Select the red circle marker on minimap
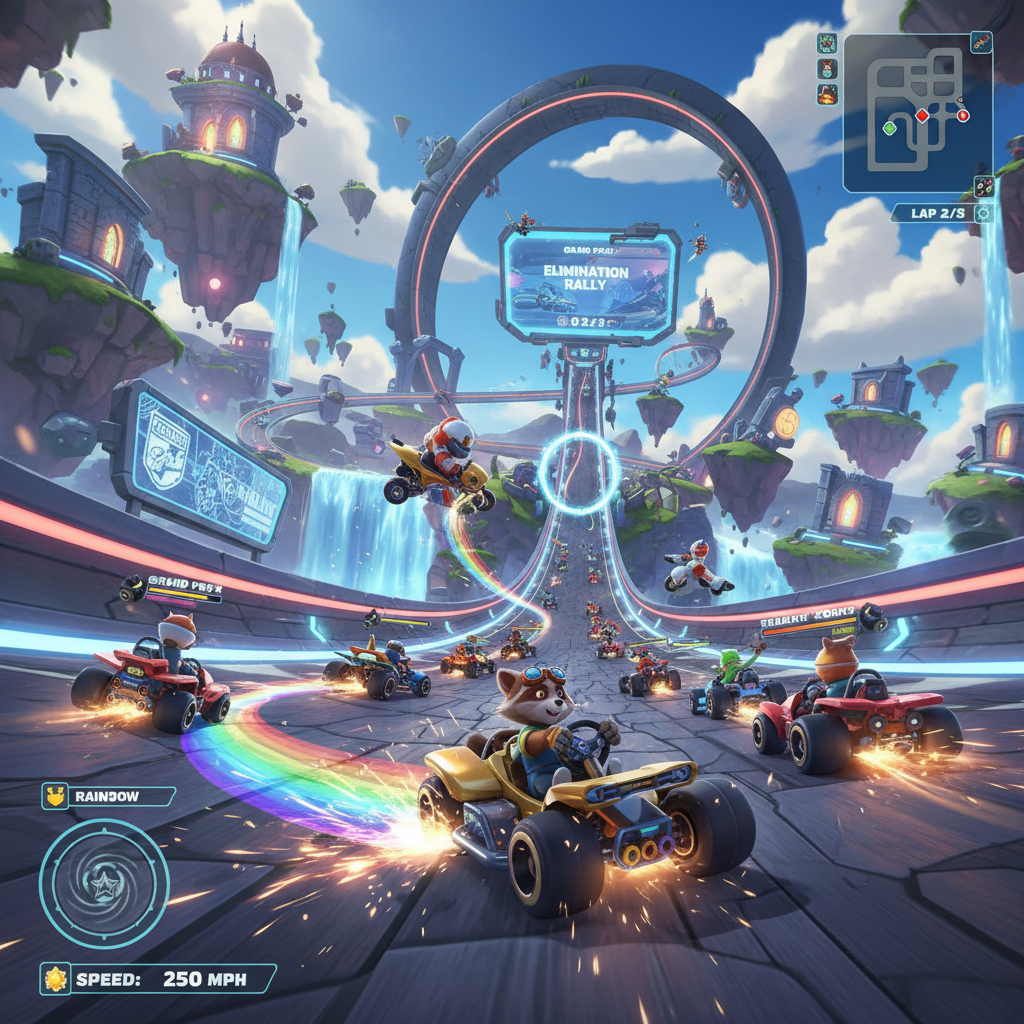This screenshot has width=1024, height=1024. pyautogui.click(x=963, y=115)
